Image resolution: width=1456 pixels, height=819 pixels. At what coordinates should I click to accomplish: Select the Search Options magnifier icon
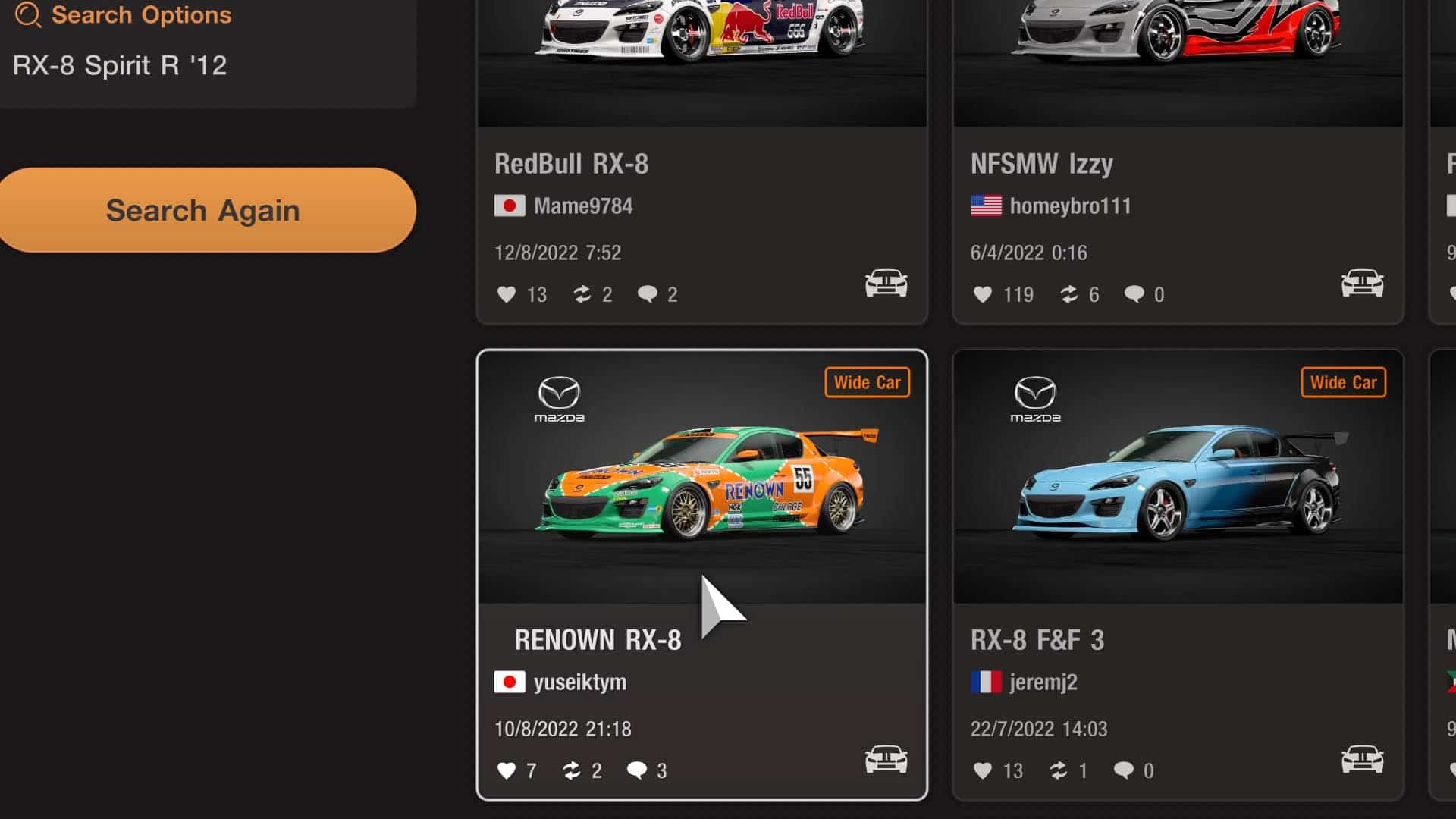click(x=28, y=14)
